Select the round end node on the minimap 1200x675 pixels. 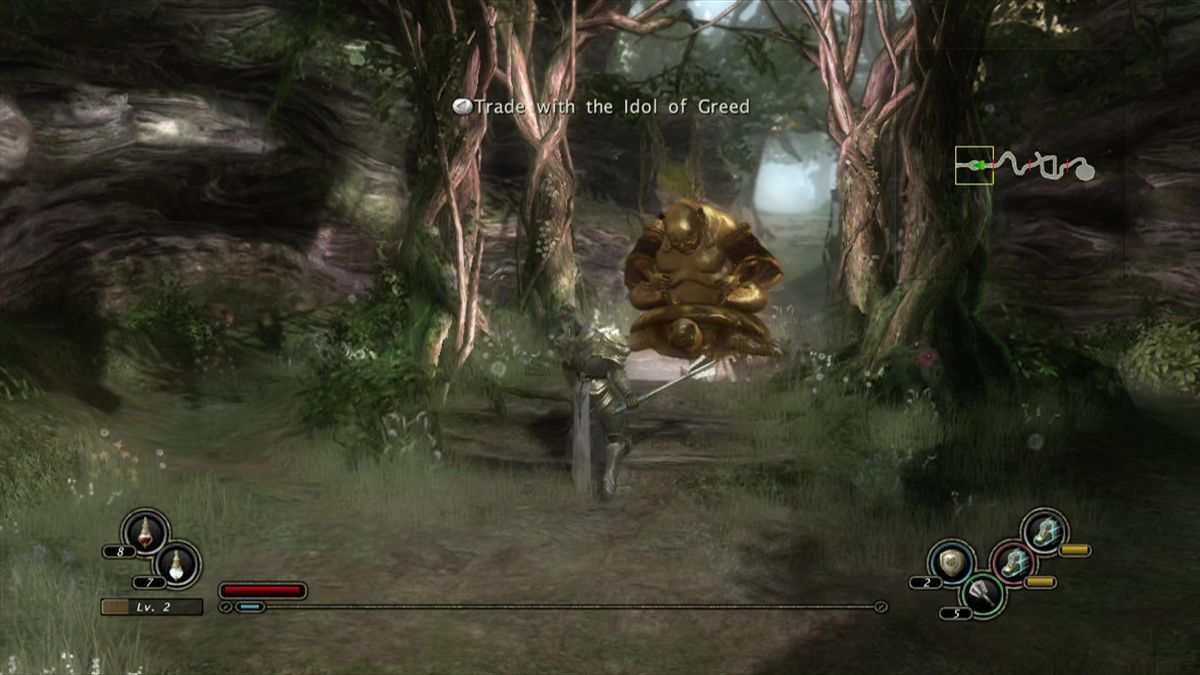point(1084,171)
